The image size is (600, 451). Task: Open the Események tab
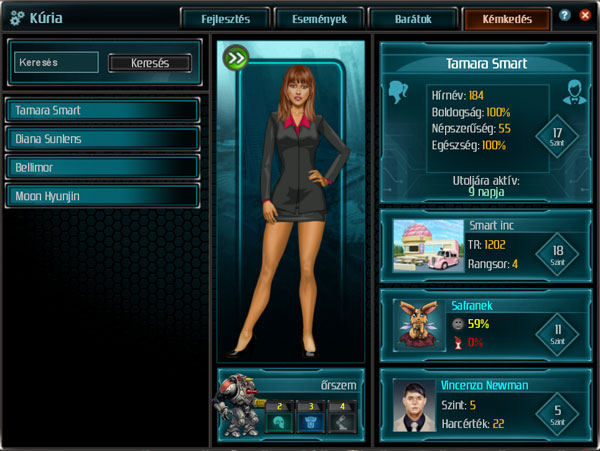pos(320,19)
